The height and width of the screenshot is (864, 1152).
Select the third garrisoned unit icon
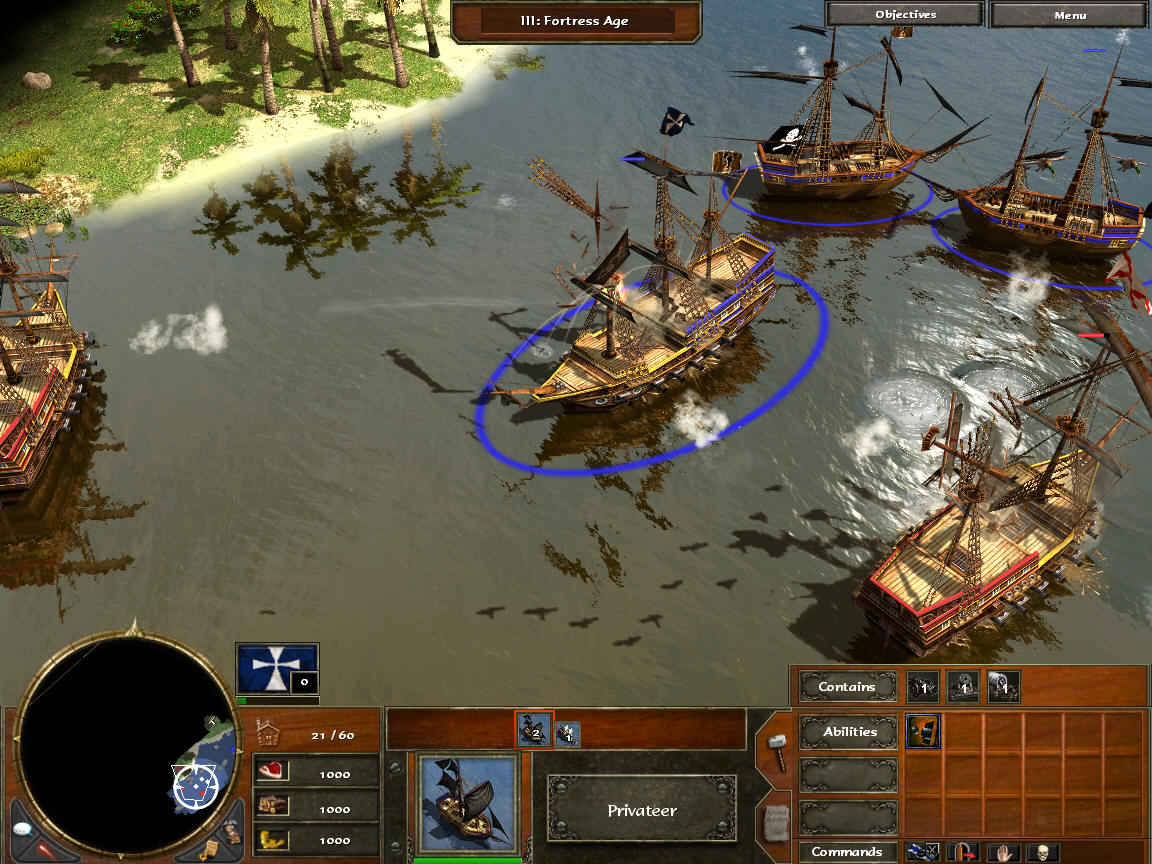tap(1003, 686)
